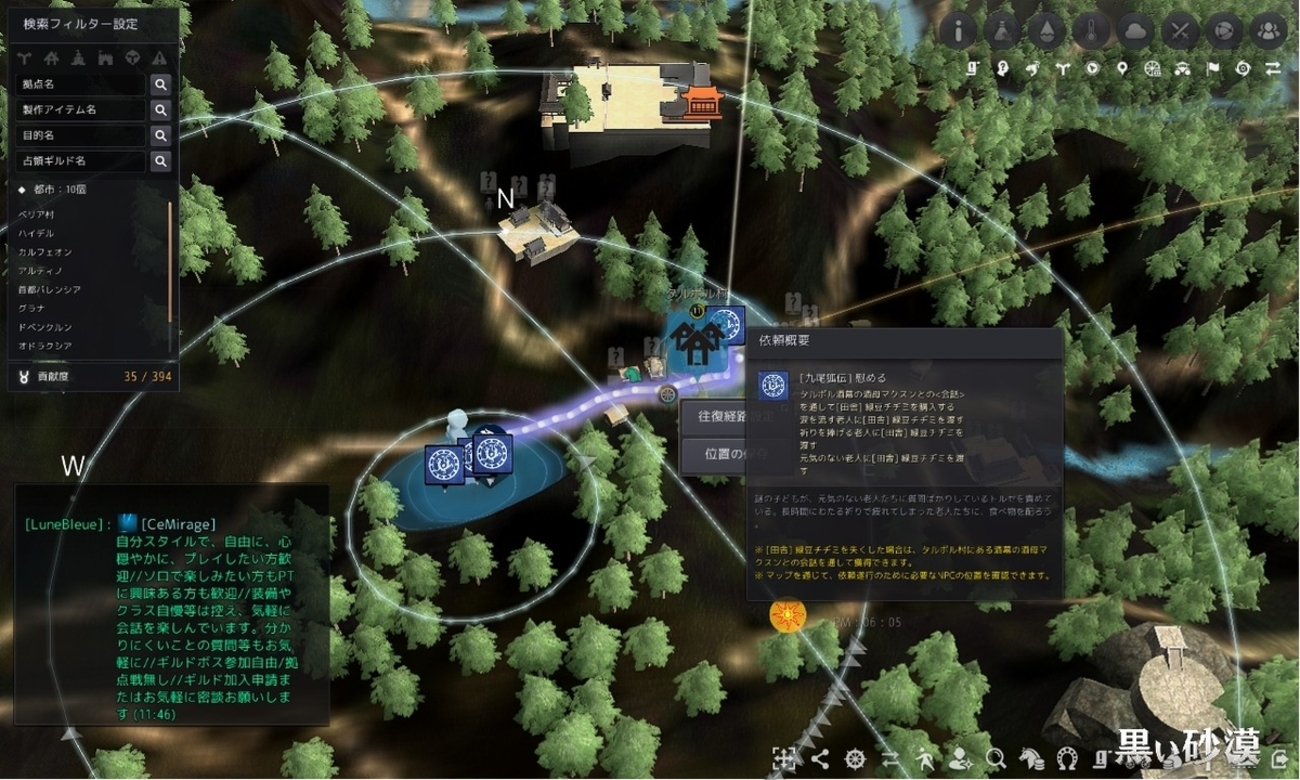Click the 拠点名 search field

click(x=80, y=85)
